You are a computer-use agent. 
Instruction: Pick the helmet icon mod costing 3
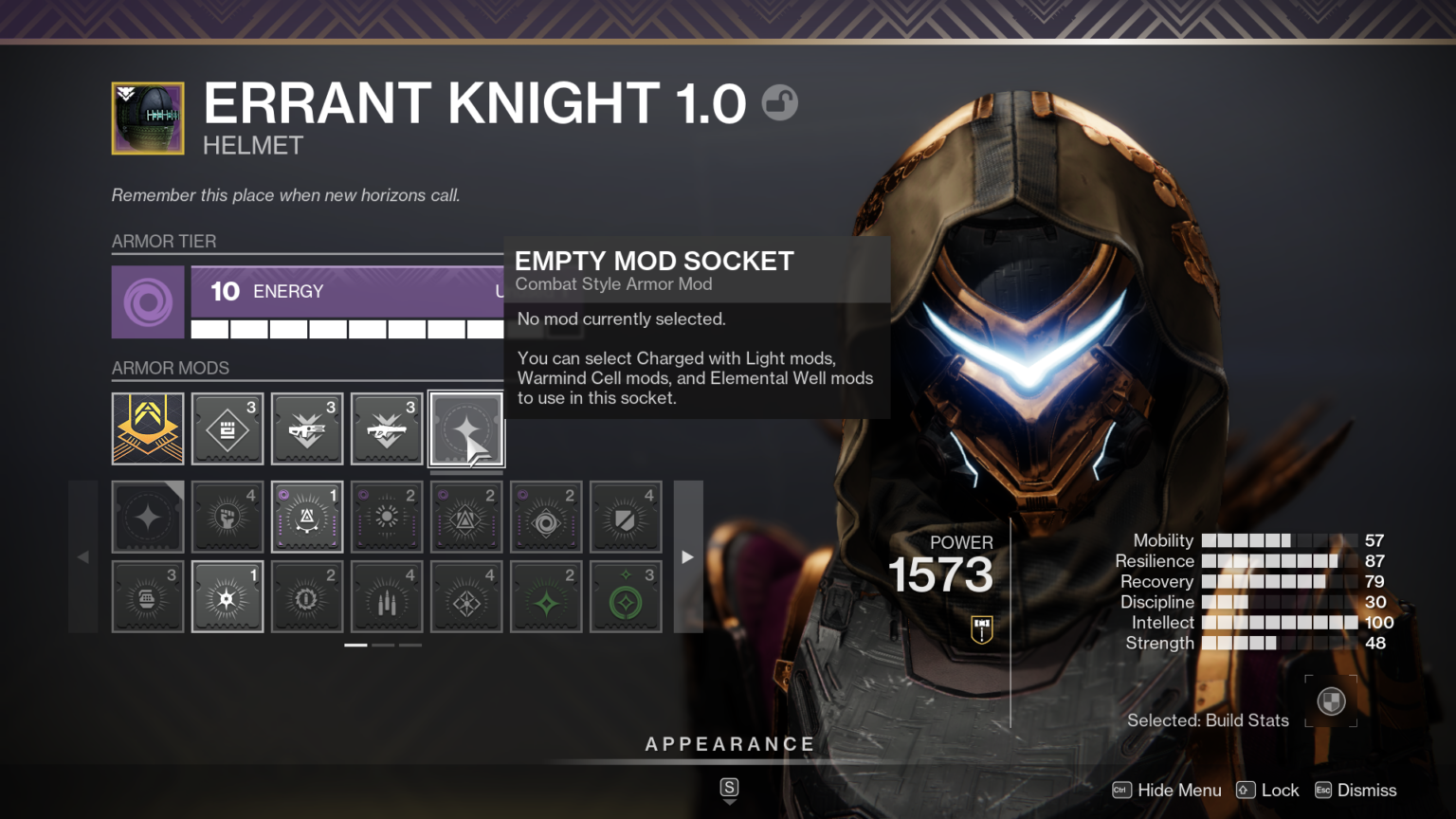148,597
